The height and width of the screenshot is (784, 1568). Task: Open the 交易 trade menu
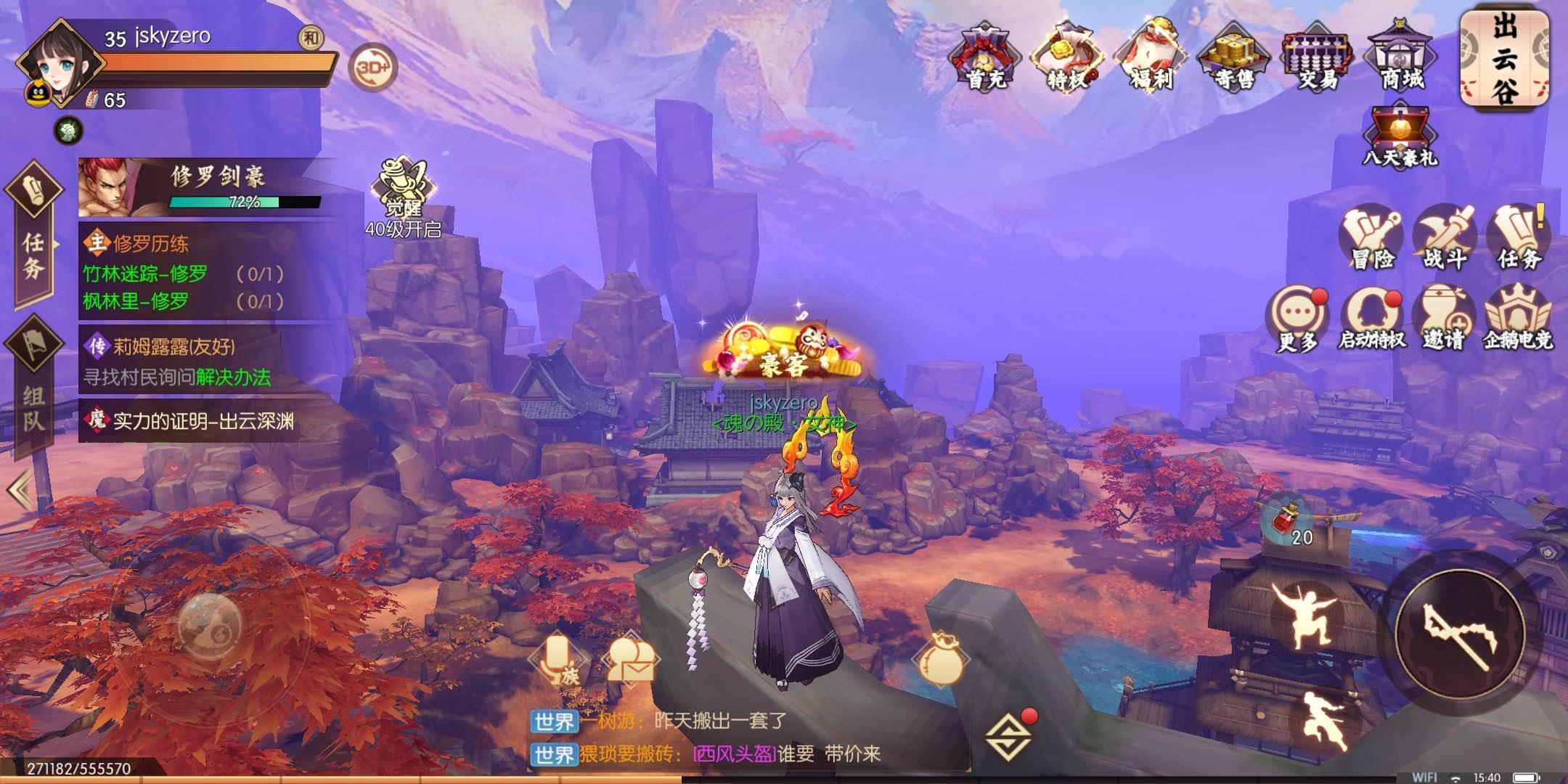pos(1318,57)
